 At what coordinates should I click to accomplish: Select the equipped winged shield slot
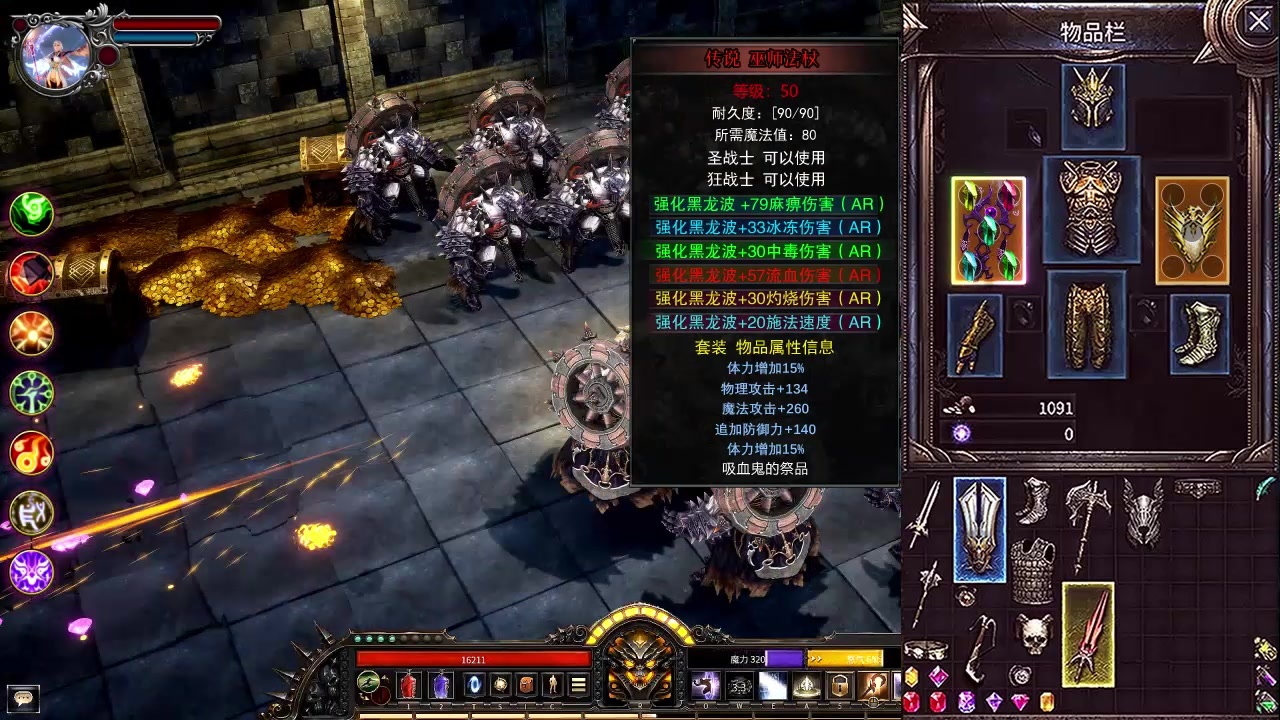1192,231
